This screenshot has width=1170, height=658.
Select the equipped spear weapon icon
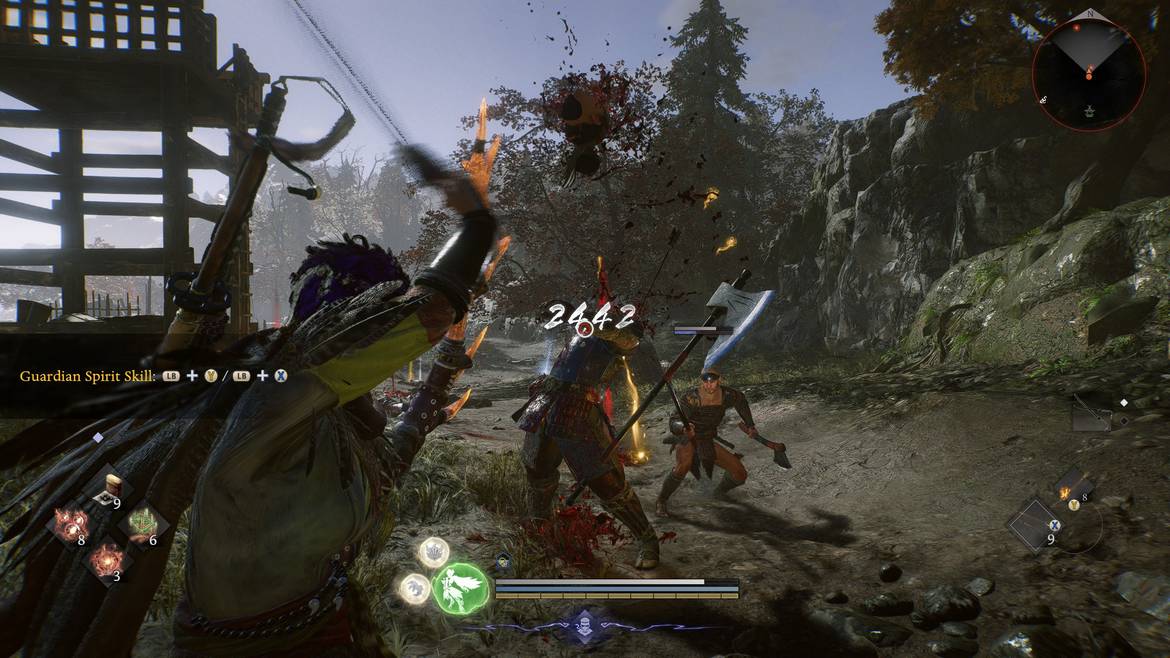1089,412
